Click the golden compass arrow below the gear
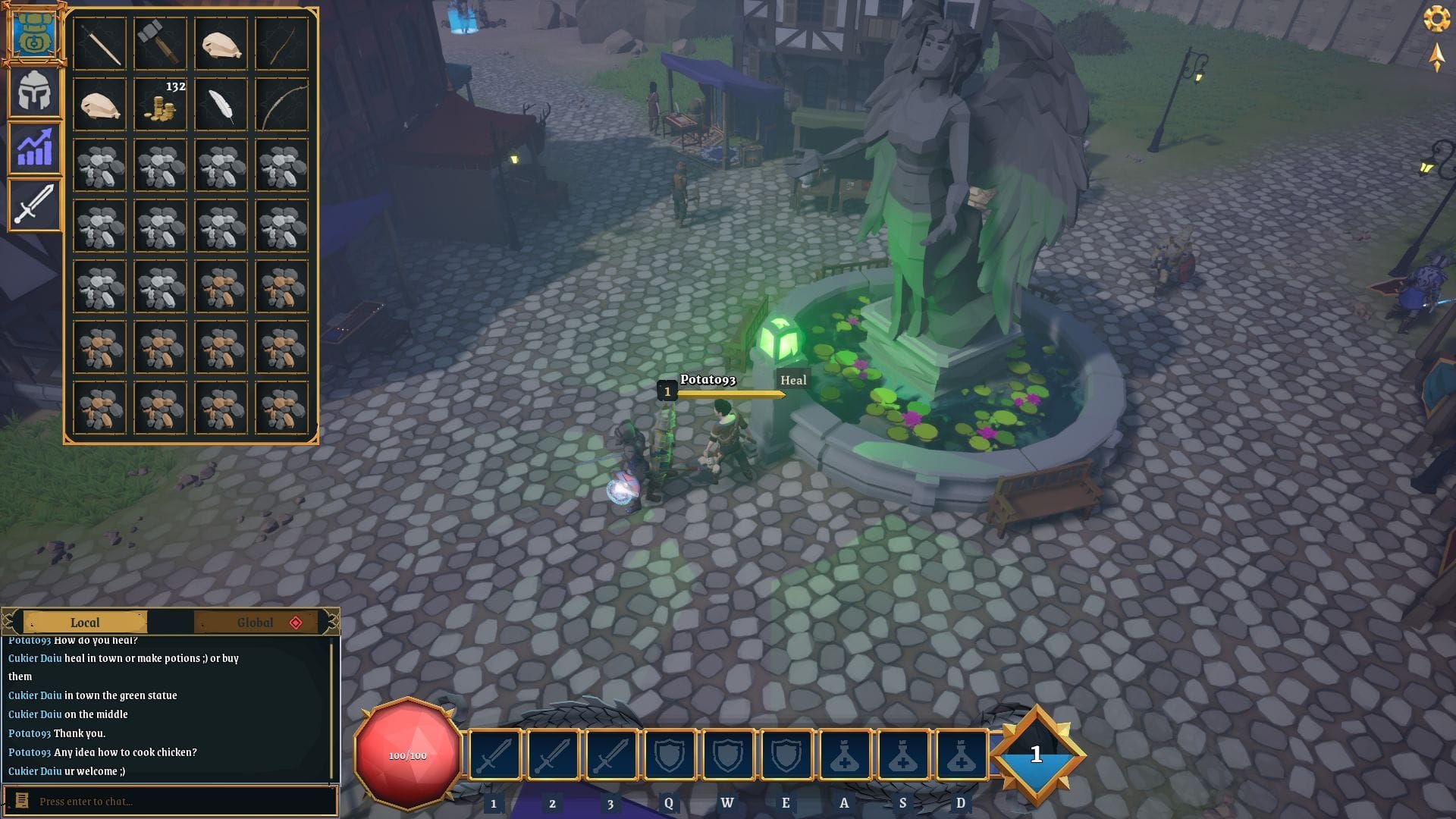The height and width of the screenshot is (819, 1456). tap(1438, 58)
